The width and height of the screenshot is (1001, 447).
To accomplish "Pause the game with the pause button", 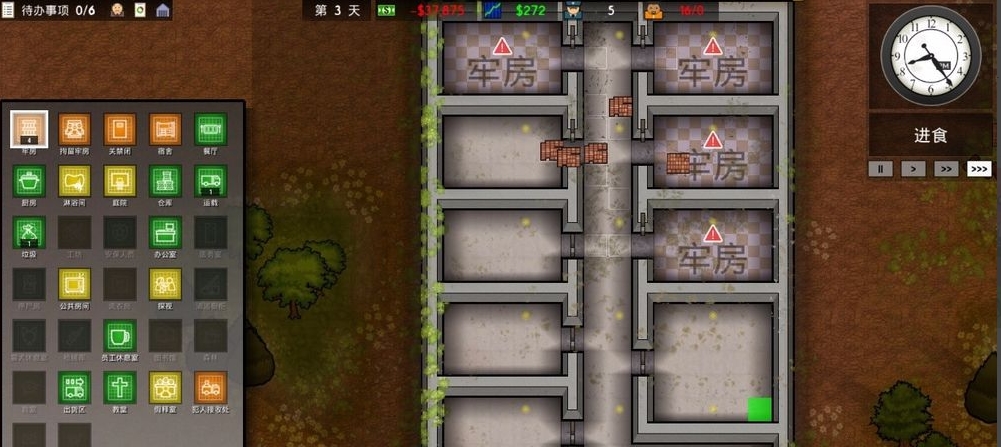I will [882, 169].
